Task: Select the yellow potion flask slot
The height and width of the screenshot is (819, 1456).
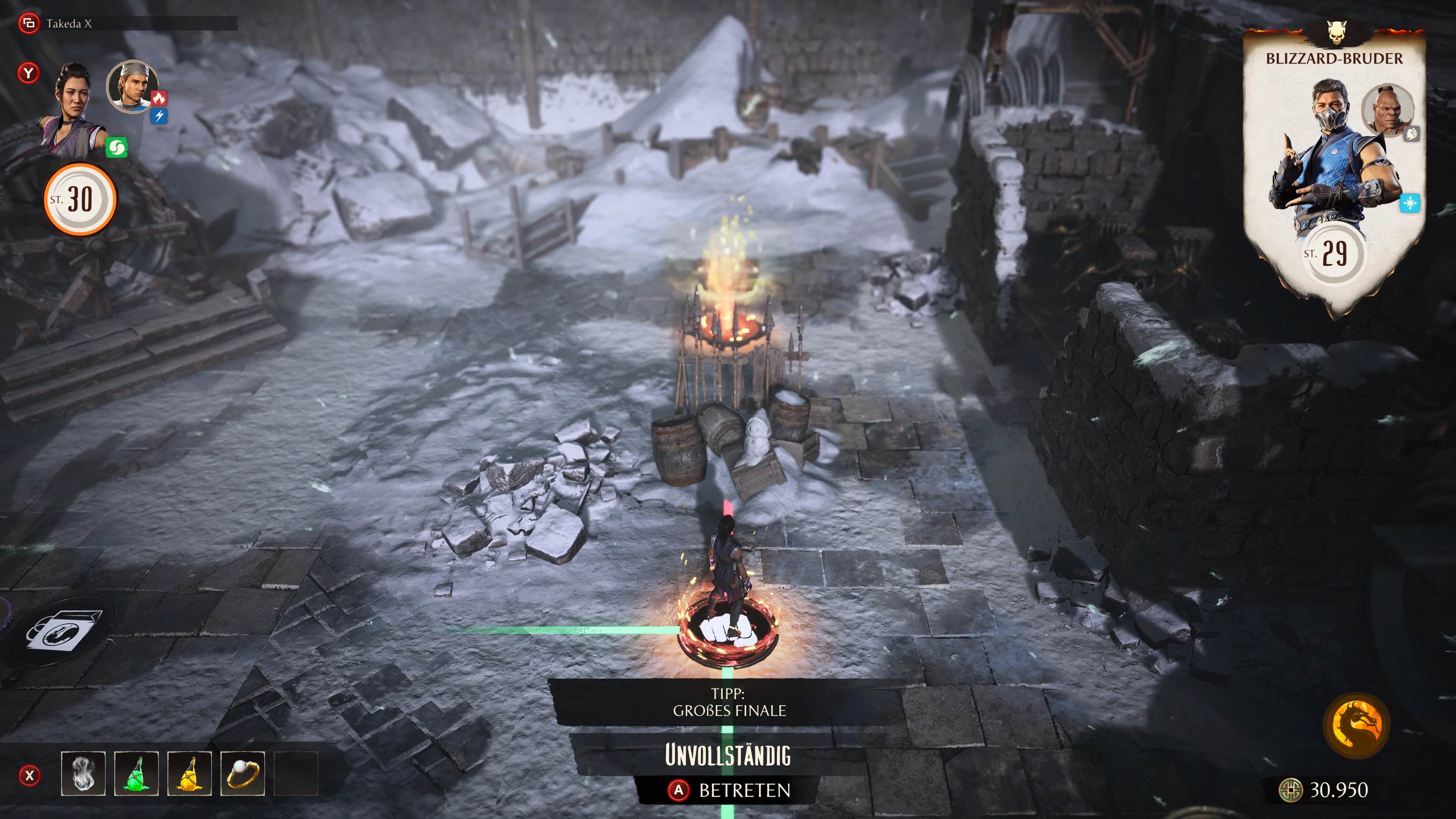Action: 189,773
